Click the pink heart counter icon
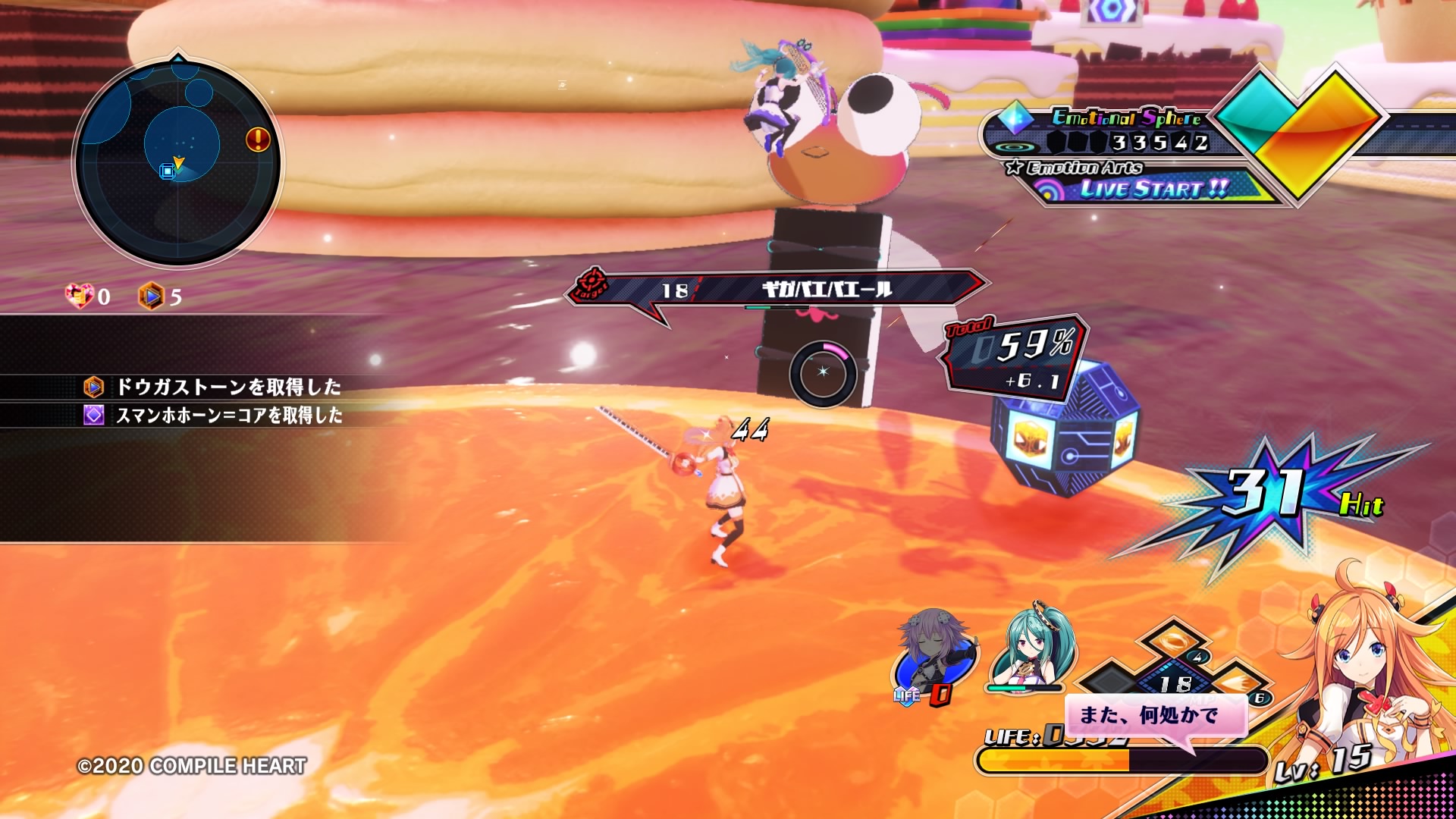This screenshot has width=1456, height=819. click(x=79, y=296)
